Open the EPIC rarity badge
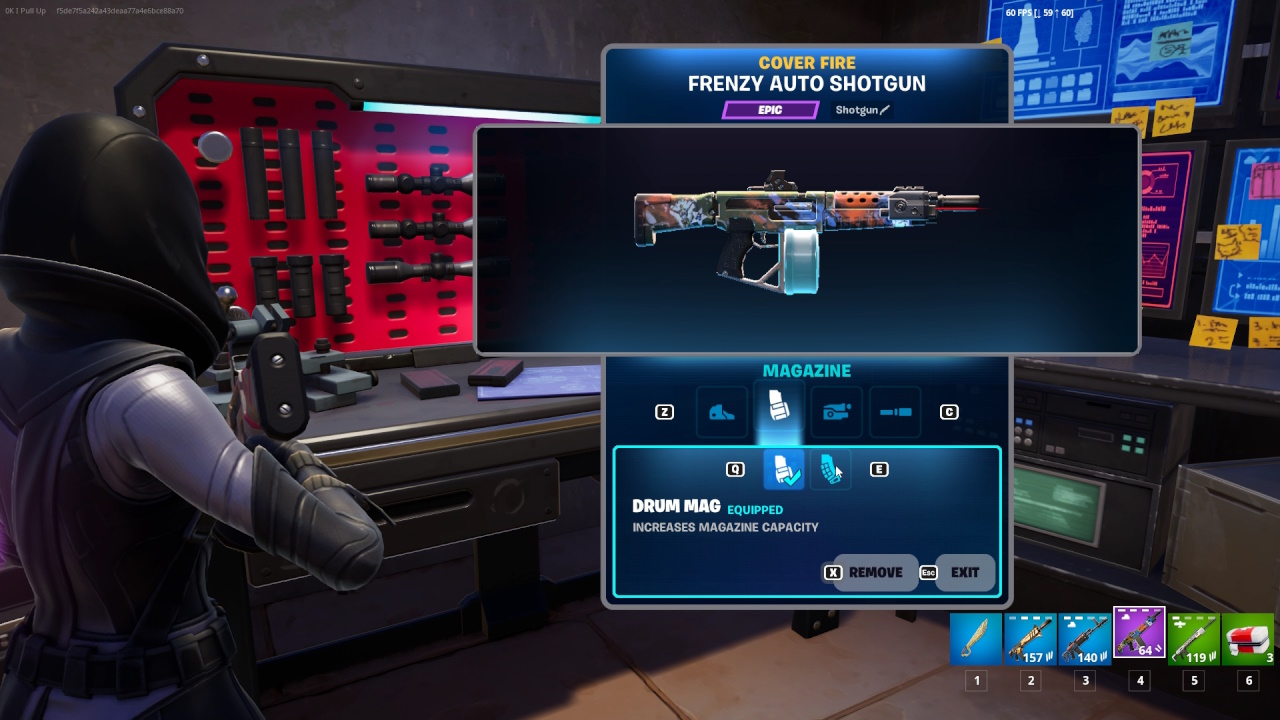Viewport: 1280px width, 720px height. (x=769, y=110)
